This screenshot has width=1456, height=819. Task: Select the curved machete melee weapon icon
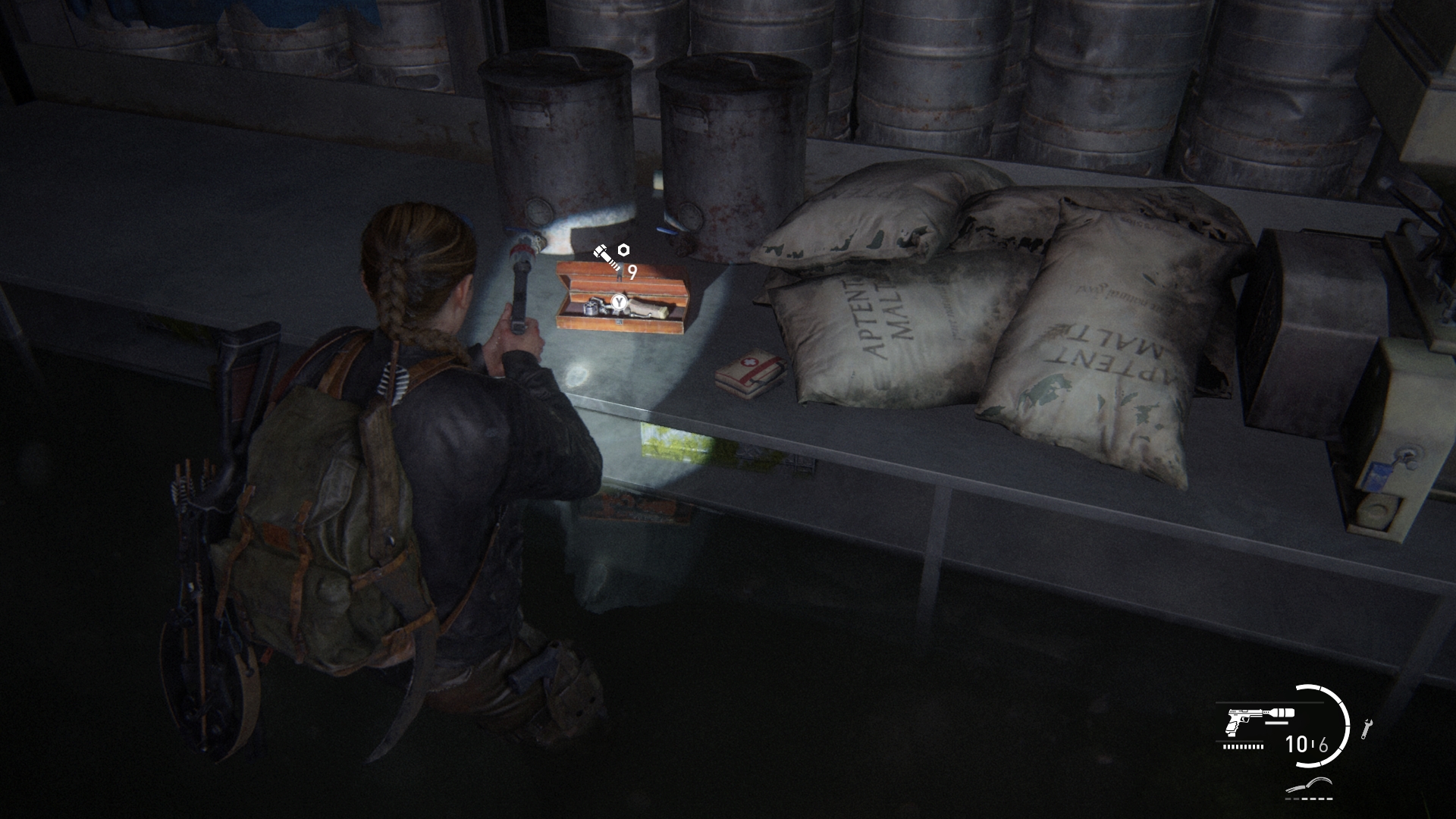click(1310, 787)
